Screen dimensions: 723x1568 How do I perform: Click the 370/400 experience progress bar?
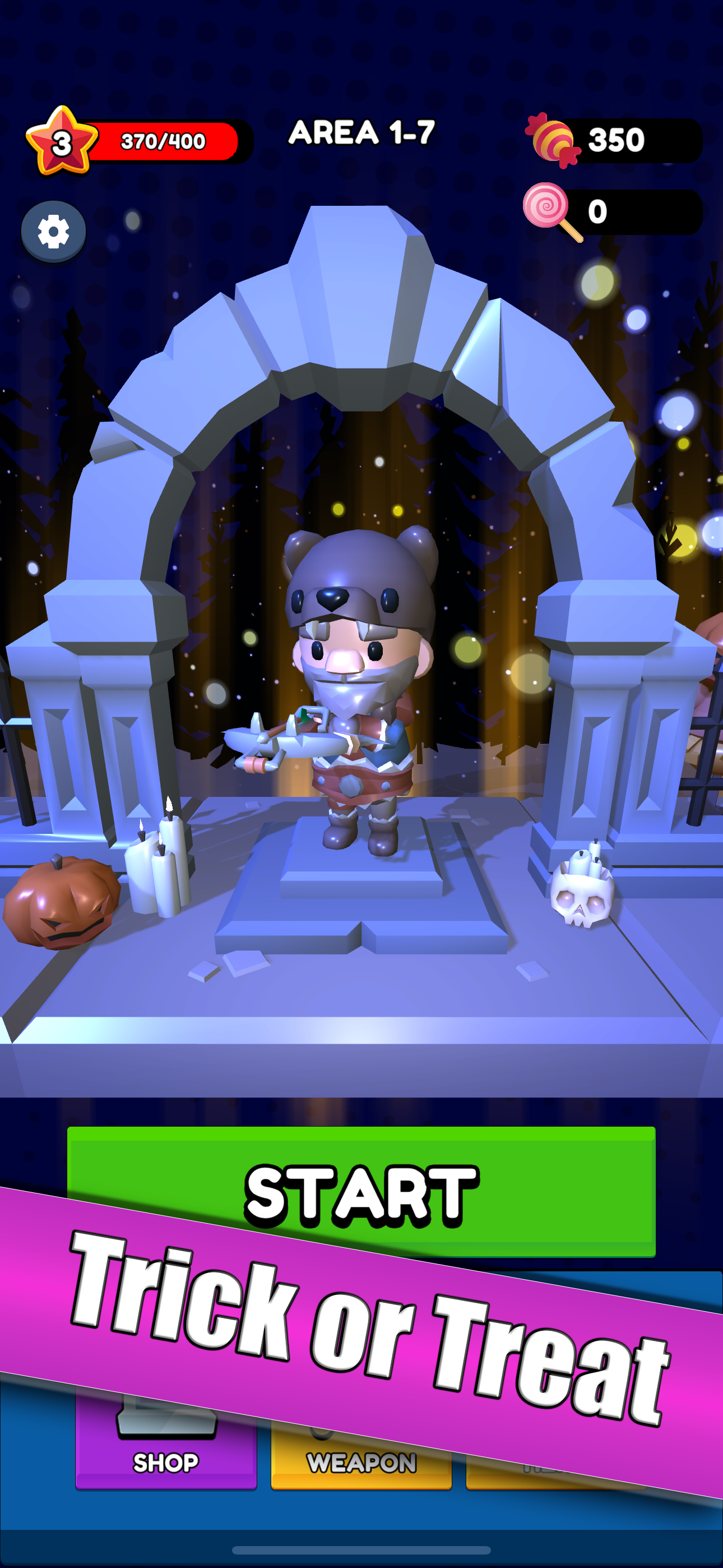pos(164,140)
